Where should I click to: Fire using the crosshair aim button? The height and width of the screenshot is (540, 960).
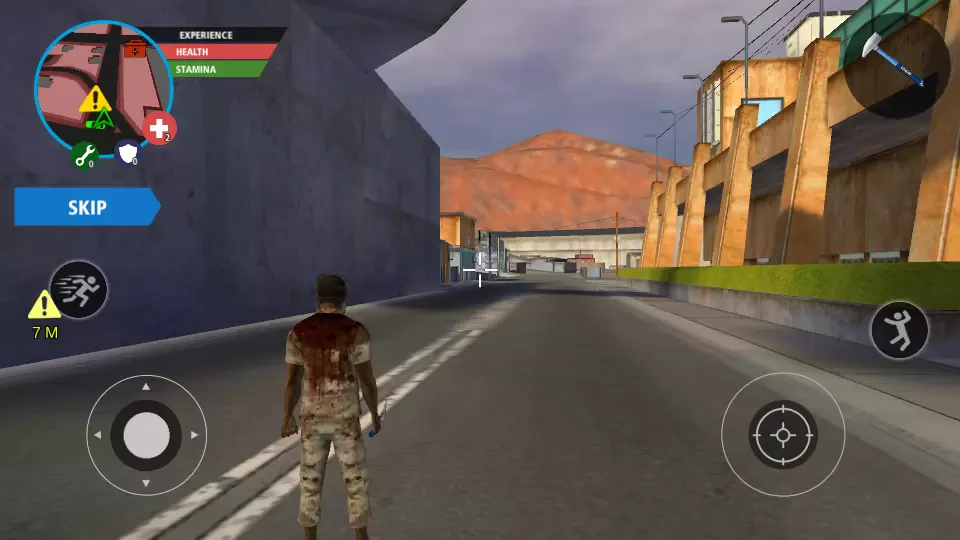(x=783, y=435)
